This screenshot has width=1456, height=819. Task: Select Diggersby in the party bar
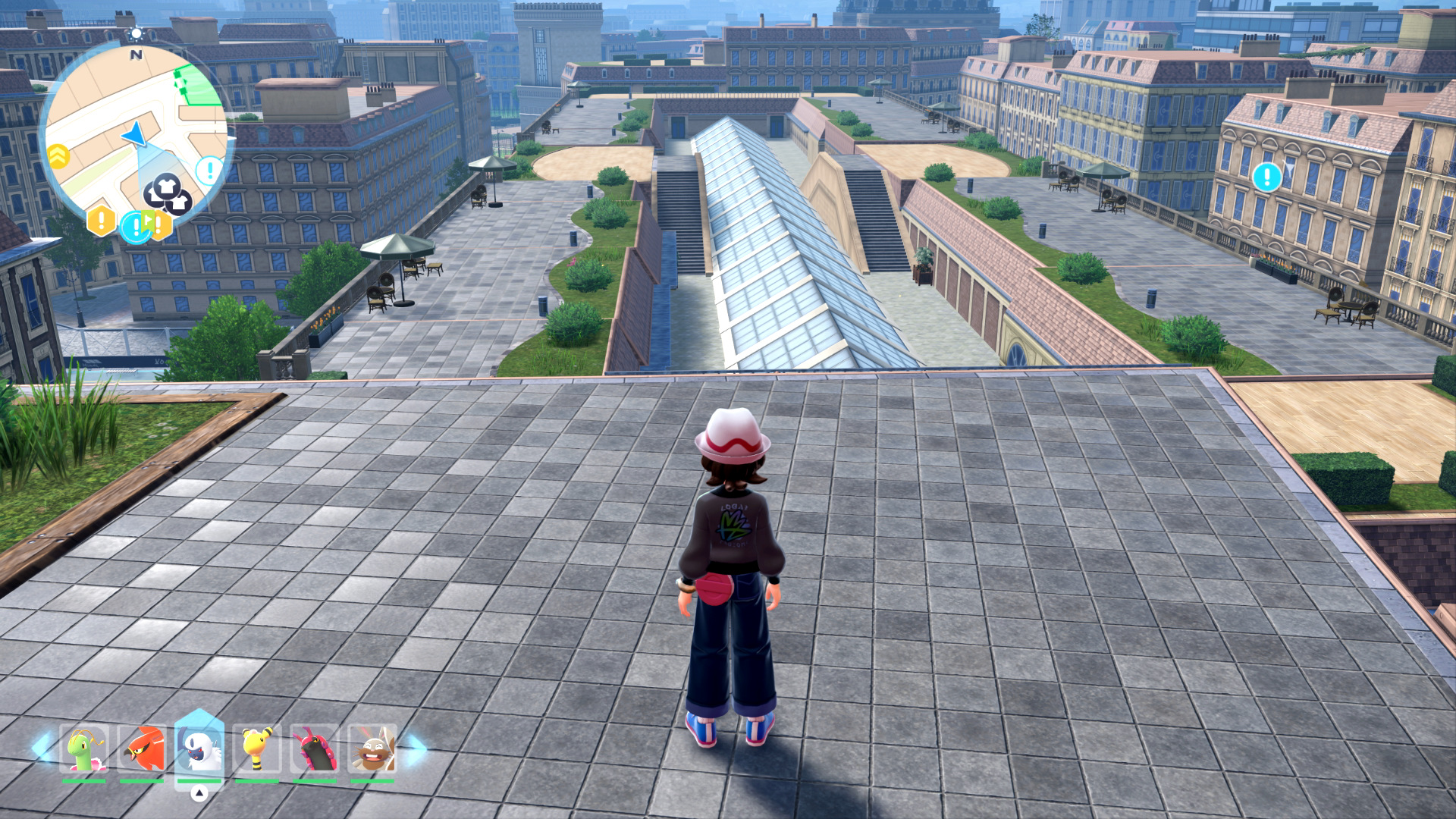[x=372, y=748]
